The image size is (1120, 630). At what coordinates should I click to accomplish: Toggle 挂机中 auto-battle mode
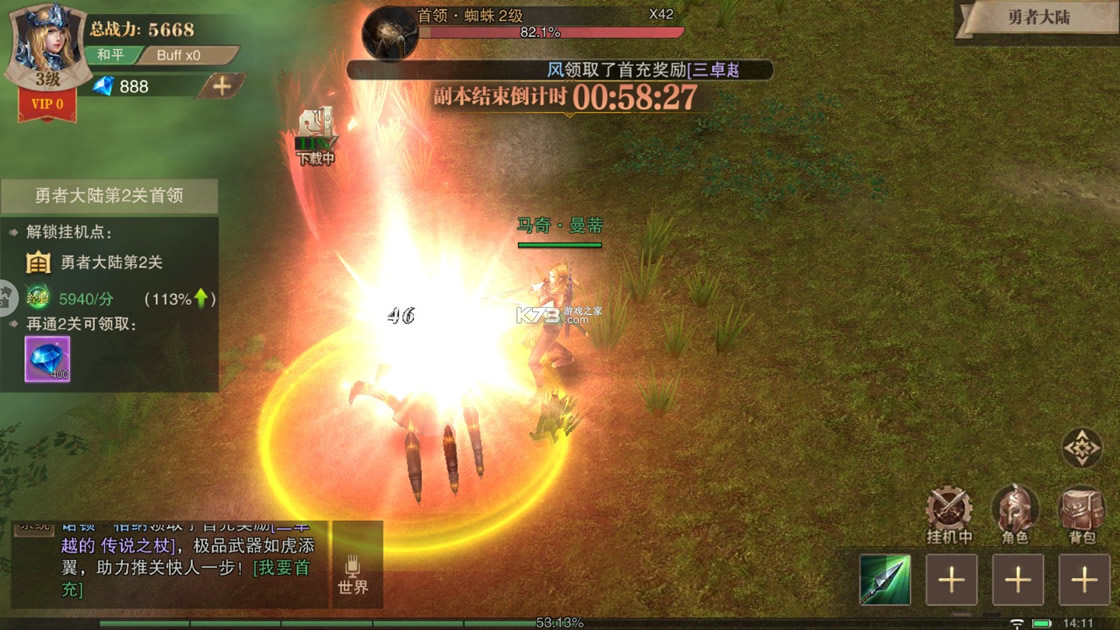pos(949,514)
